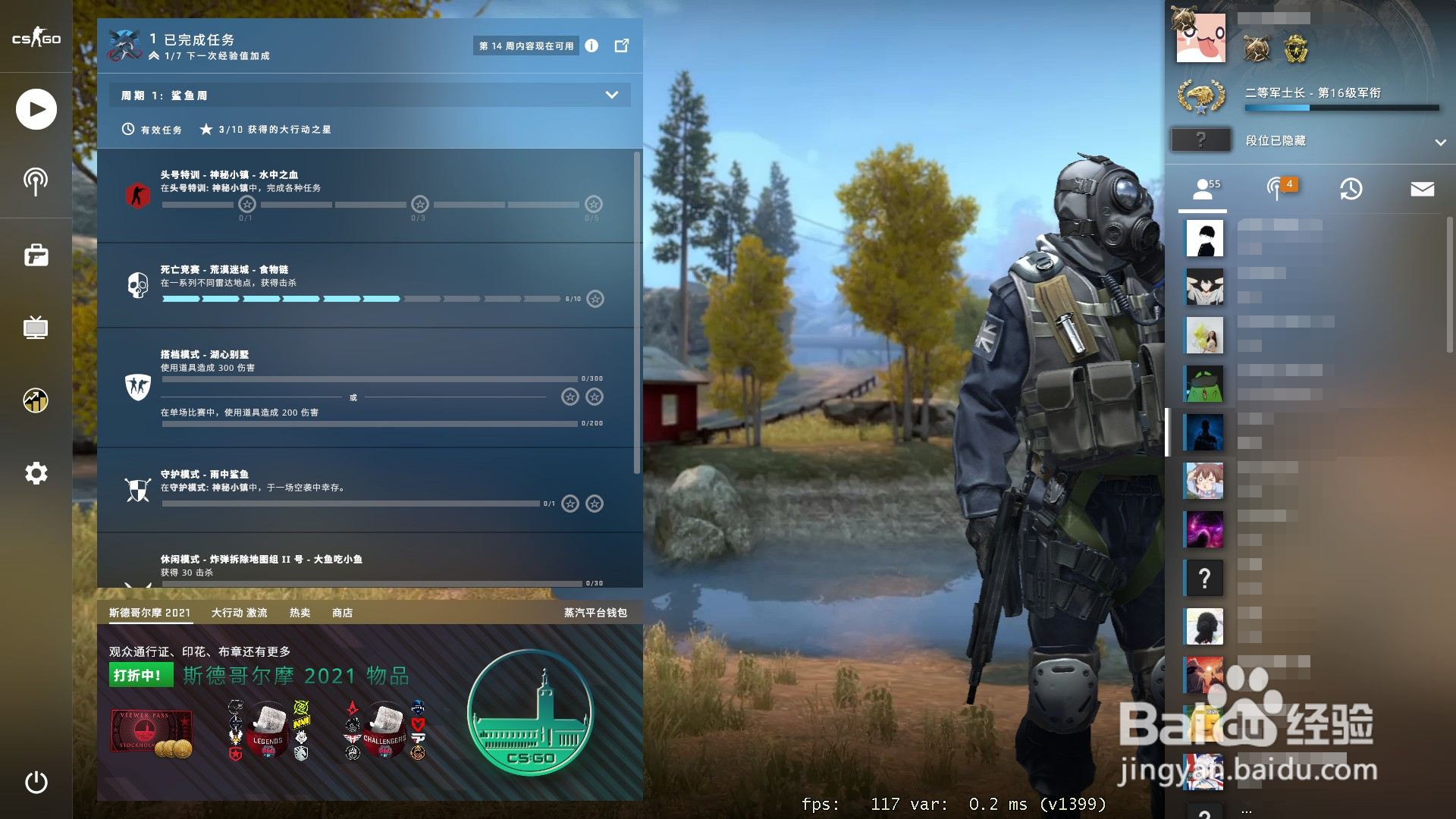Image resolution: width=1456 pixels, height=819 pixels.
Task: Open your Inventory from the sidebar
Action: click(36, 256)
